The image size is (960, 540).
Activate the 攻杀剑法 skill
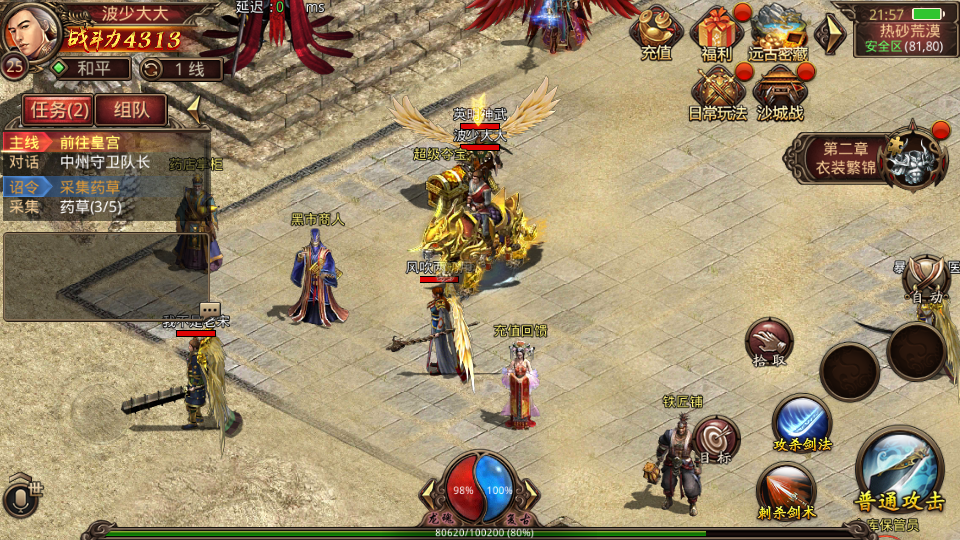[802, 423]
